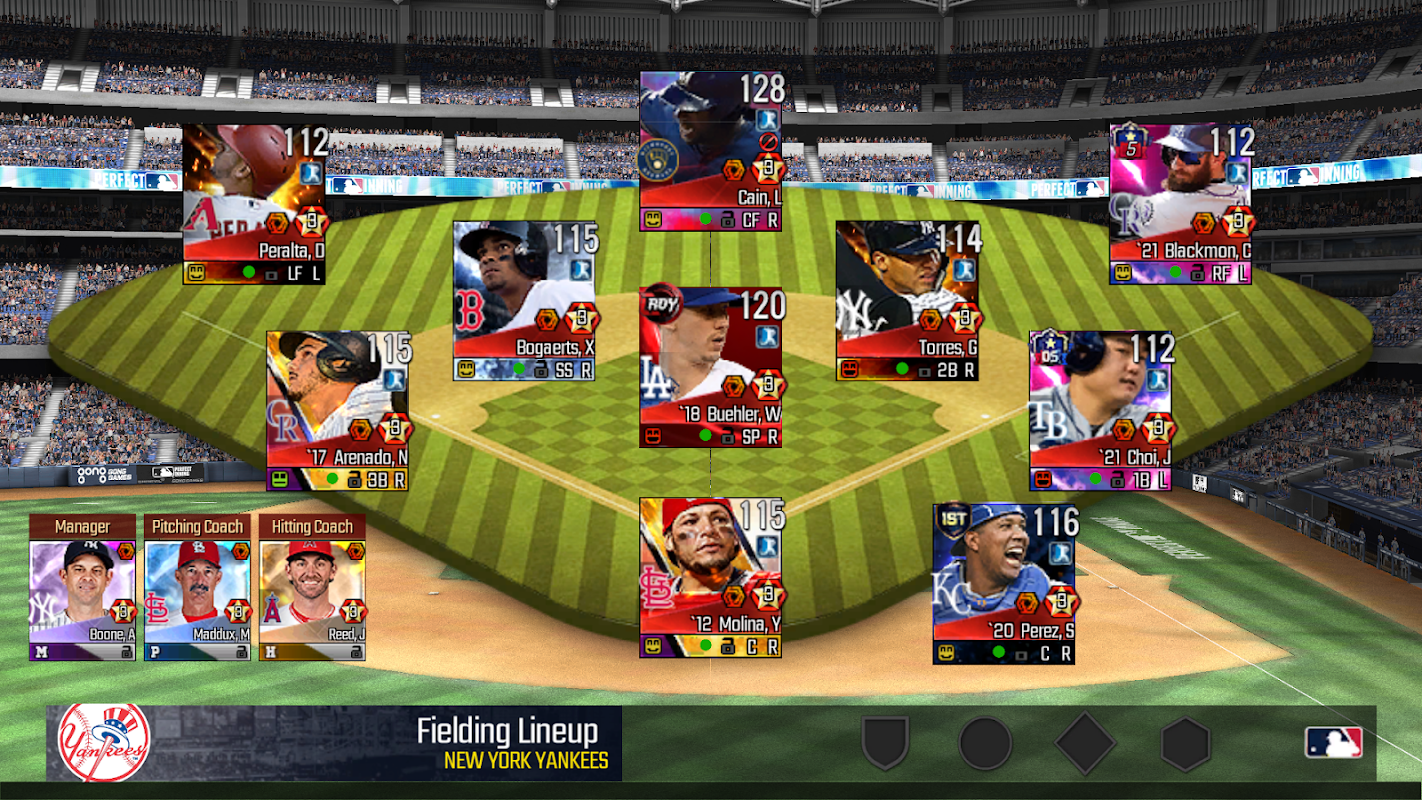This screenshot has height=800, width=1422.
Task: Activate the hexagon-shaped button
Action: 1186,744
